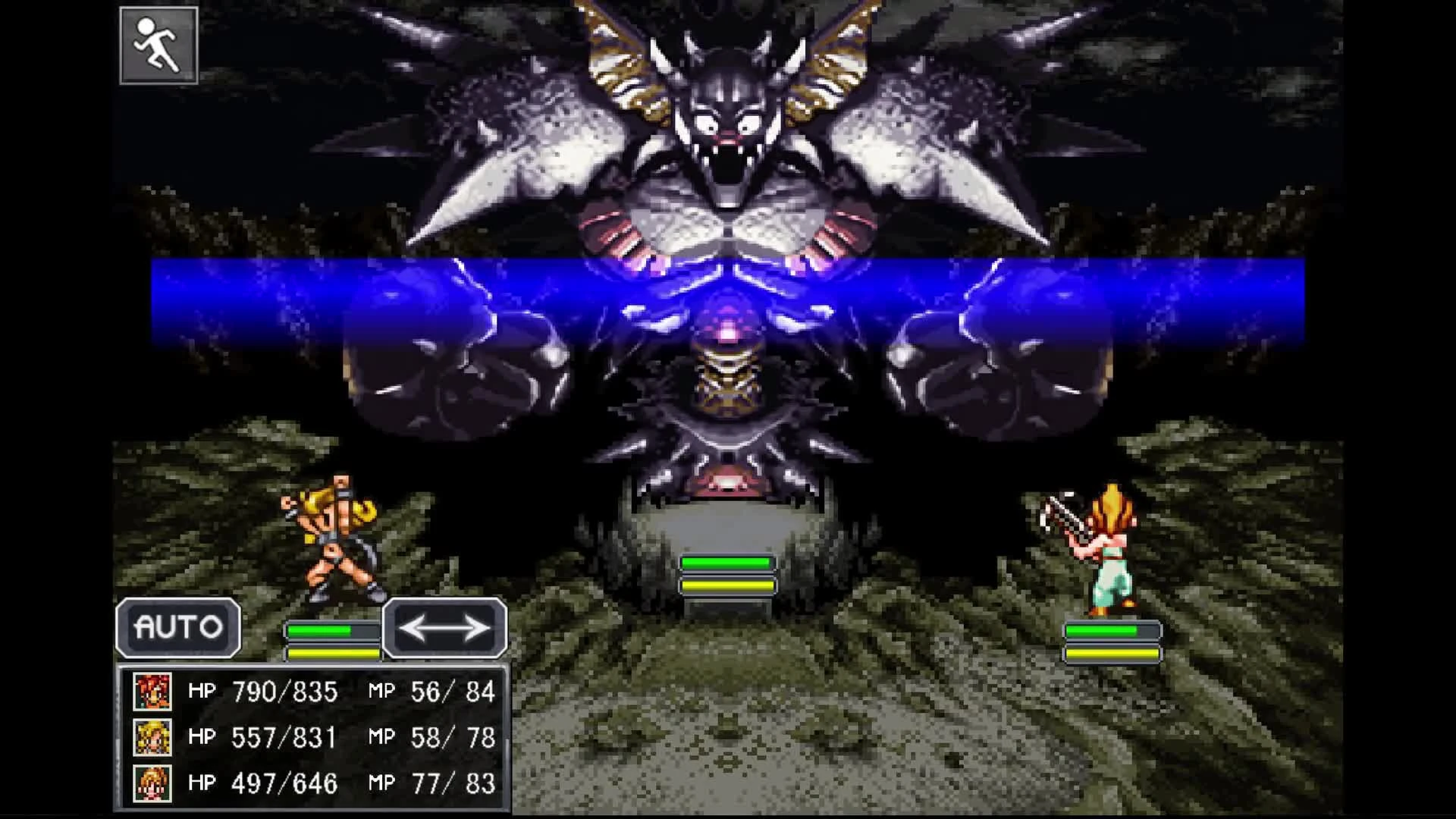Tap the escape toggle in the top-left corner
Screen dimensions: 1456x819
coord(158,47)
